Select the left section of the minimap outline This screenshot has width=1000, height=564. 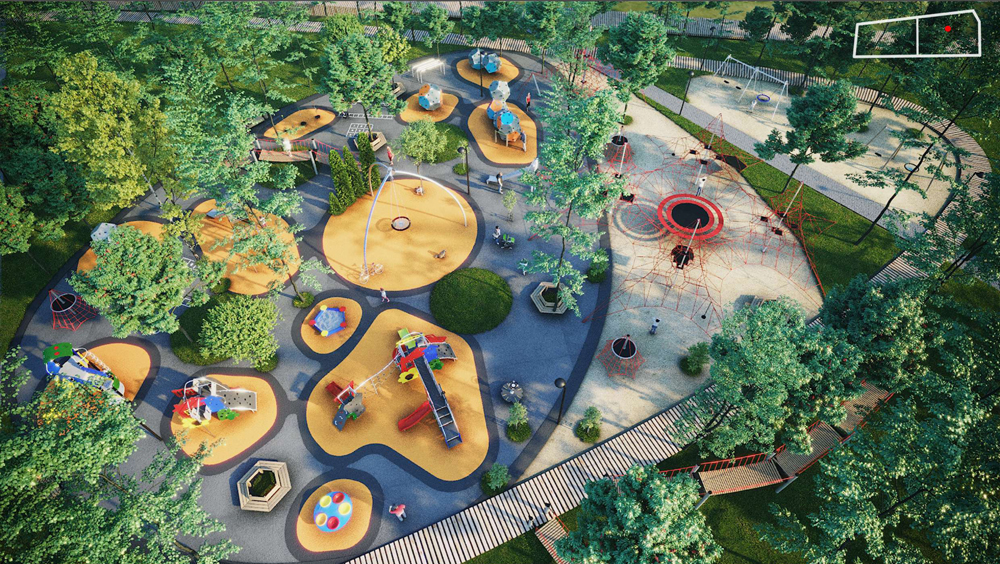click(886, 37)
